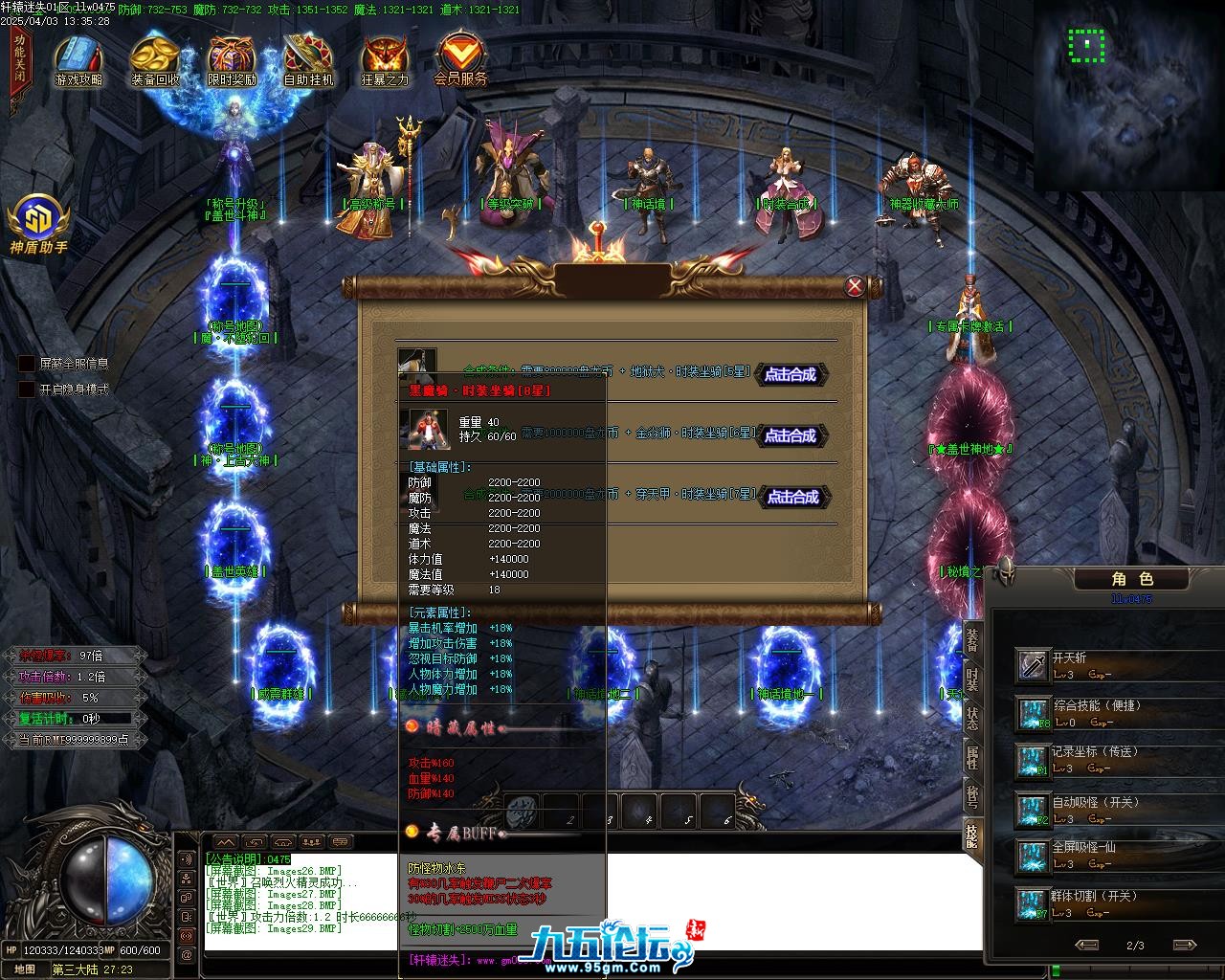1225x980 pixels.
Task: Click the minimap
Action: pyautogui.click(x=1129, y=94)
